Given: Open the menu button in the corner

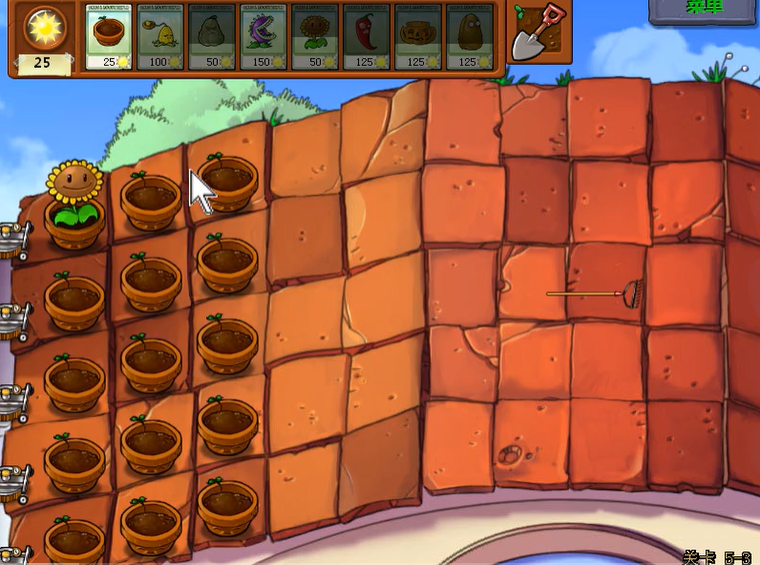Looking at the screenshot, I should point(704,9).
